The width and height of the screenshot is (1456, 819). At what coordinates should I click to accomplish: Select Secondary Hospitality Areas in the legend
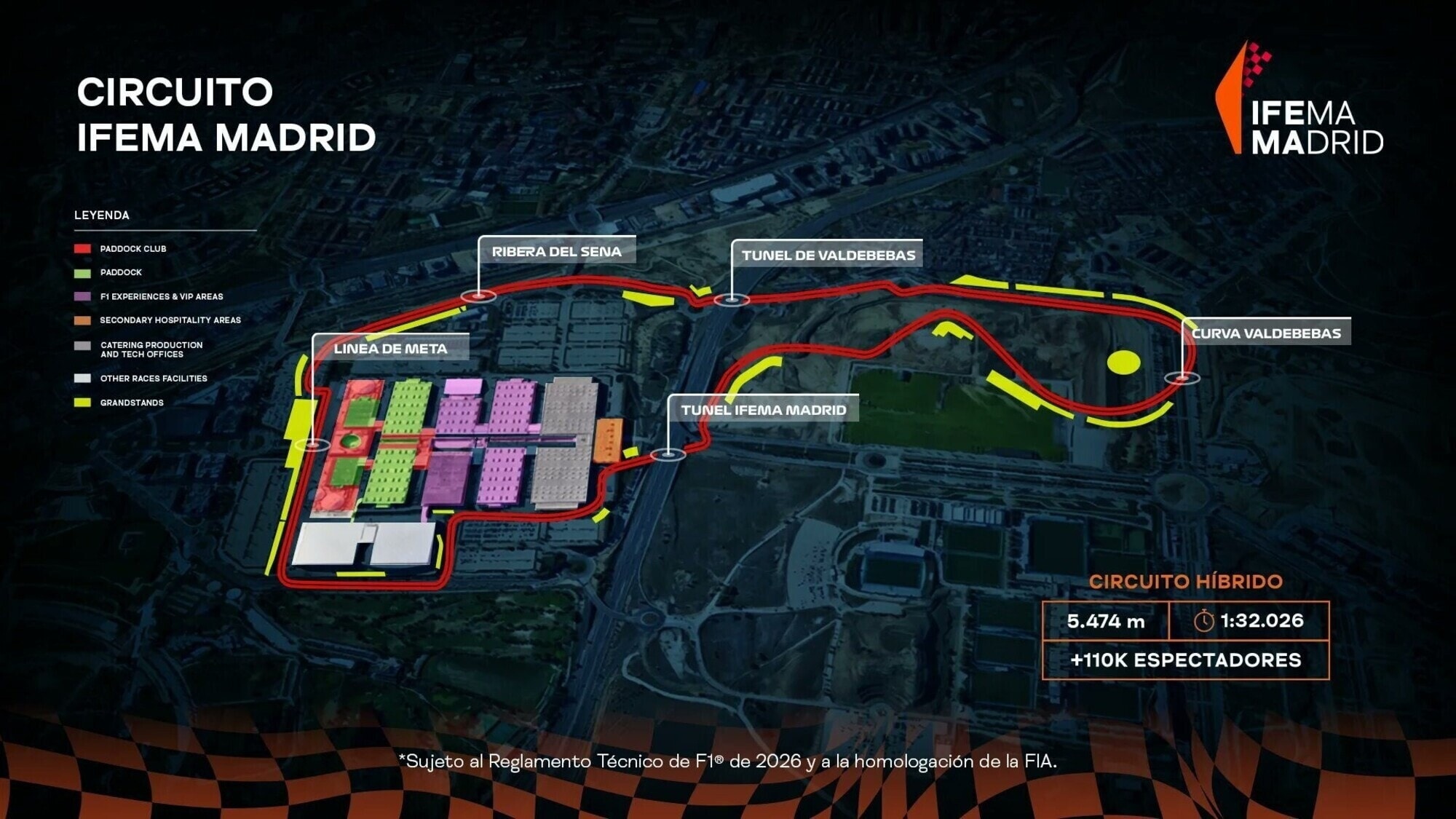click(x=170, y=320)
